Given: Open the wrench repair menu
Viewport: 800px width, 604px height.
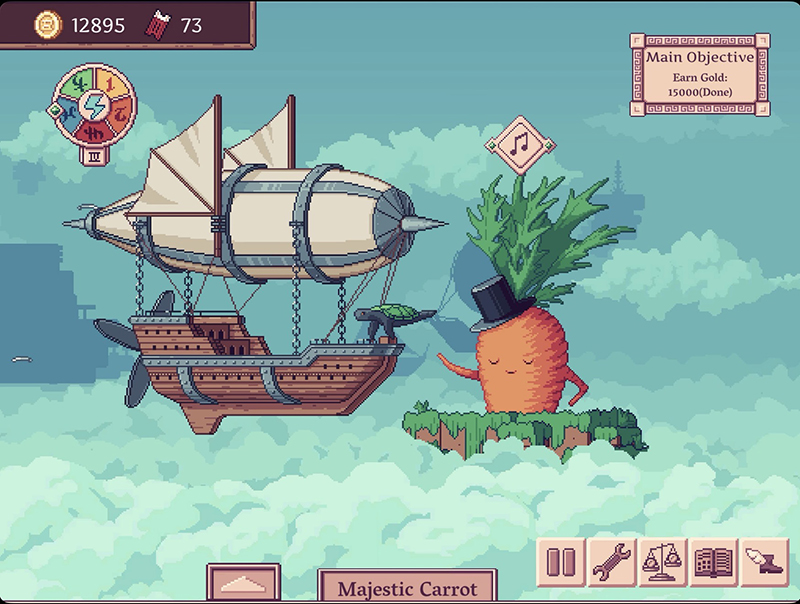Looking at the screenshot, I should 612,563.
